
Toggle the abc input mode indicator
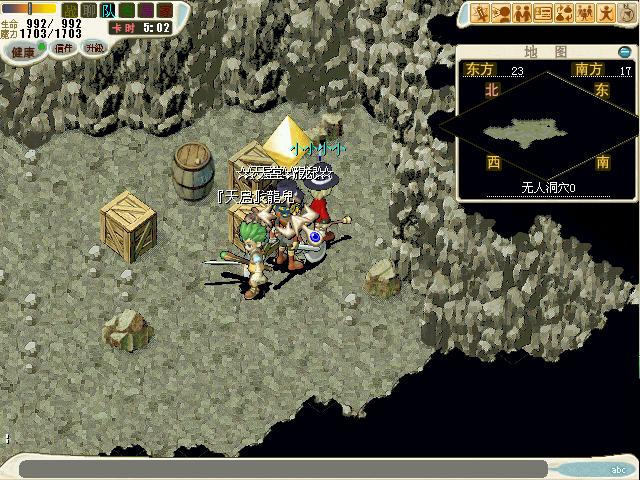pyautogui.click(x=616, y=468)
